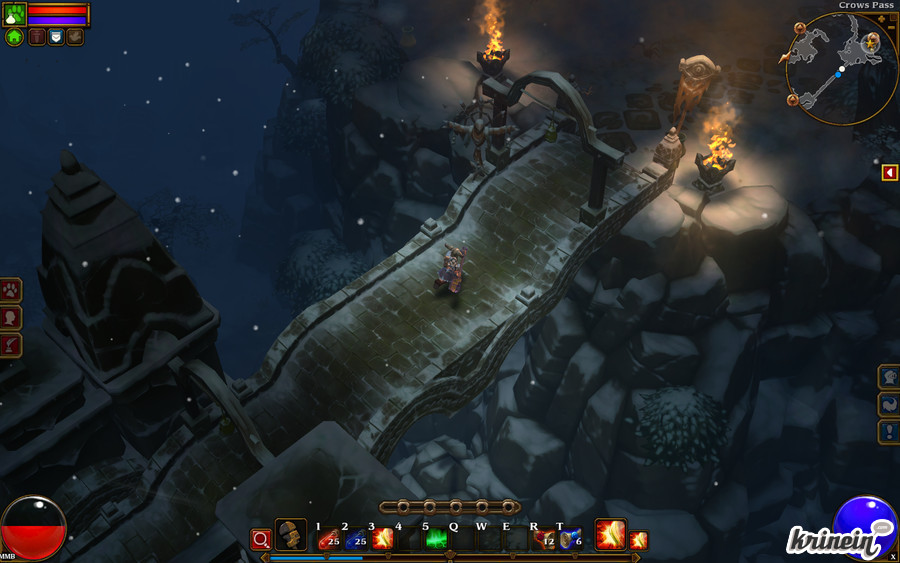Click the red magnifying glass button
The image size is (900, 563).
coord(261,540)
